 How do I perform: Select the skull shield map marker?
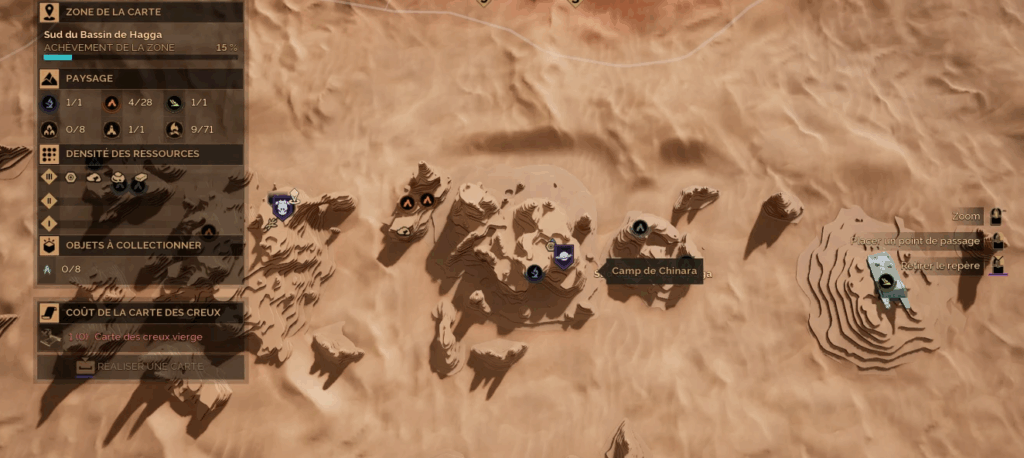281,206
